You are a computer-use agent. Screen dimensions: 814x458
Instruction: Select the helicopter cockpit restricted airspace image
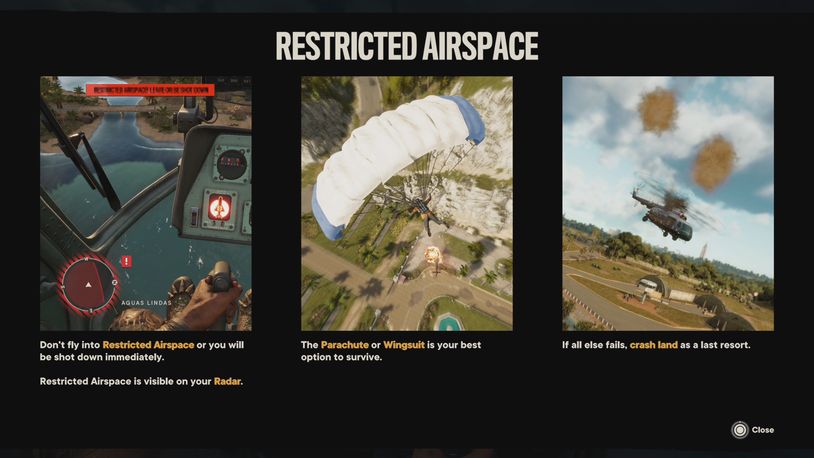coord(145,203)
